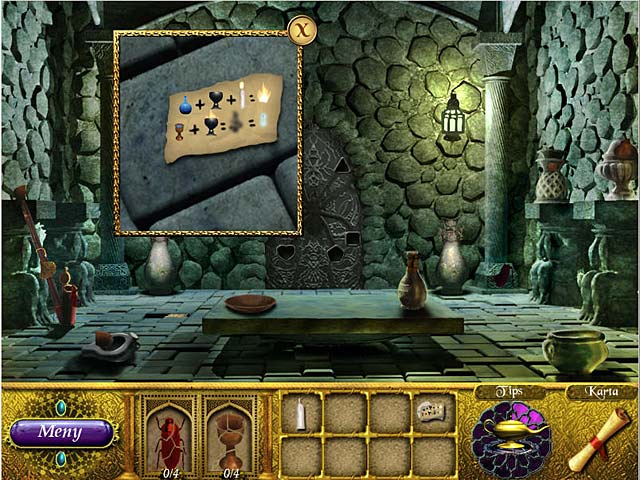Pick the white candle from inventory
This screenshot has height=480, width=640.
coord(300,413)
